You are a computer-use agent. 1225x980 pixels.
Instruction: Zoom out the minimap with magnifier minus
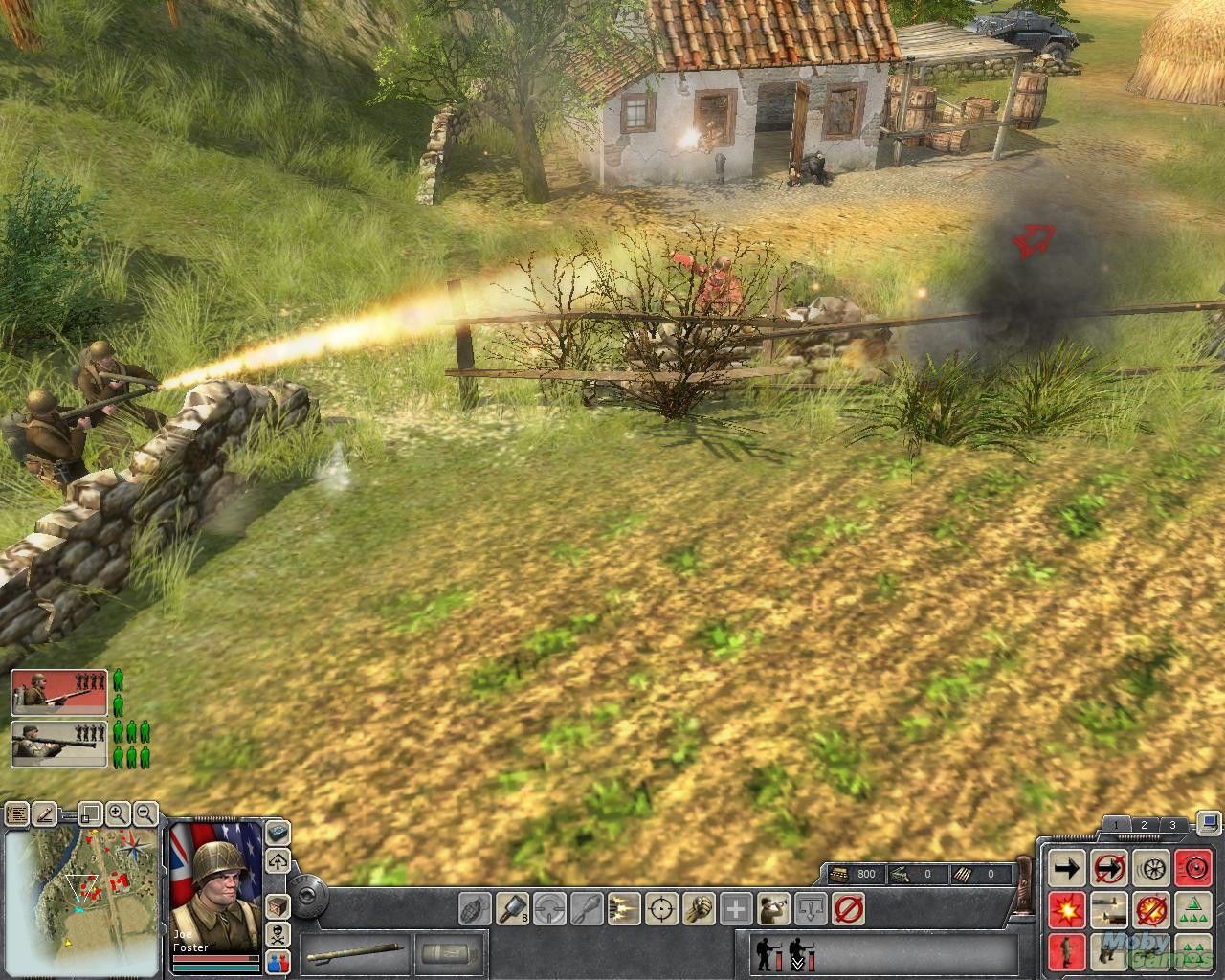[145, 814]
